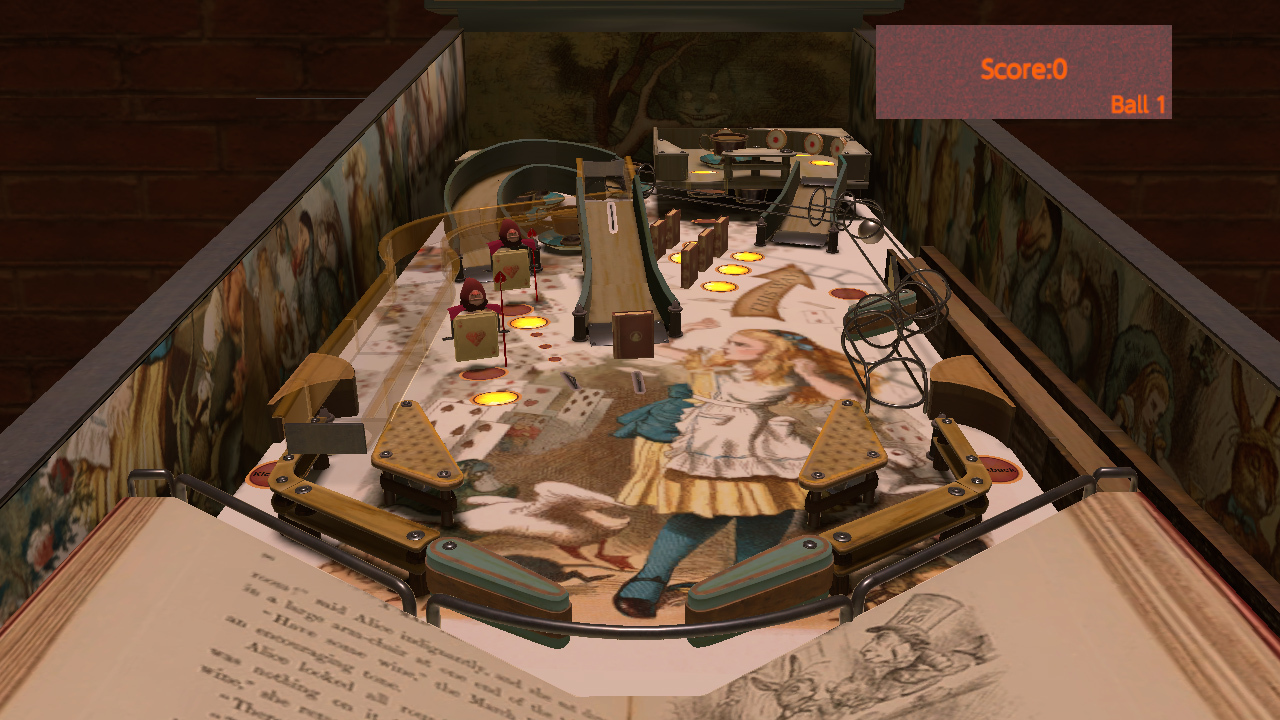This screenshot has height=720, width=1280.
Task: Toggle the right red Kickback button
Action: pyautogui.click(x=1000, y=468)
